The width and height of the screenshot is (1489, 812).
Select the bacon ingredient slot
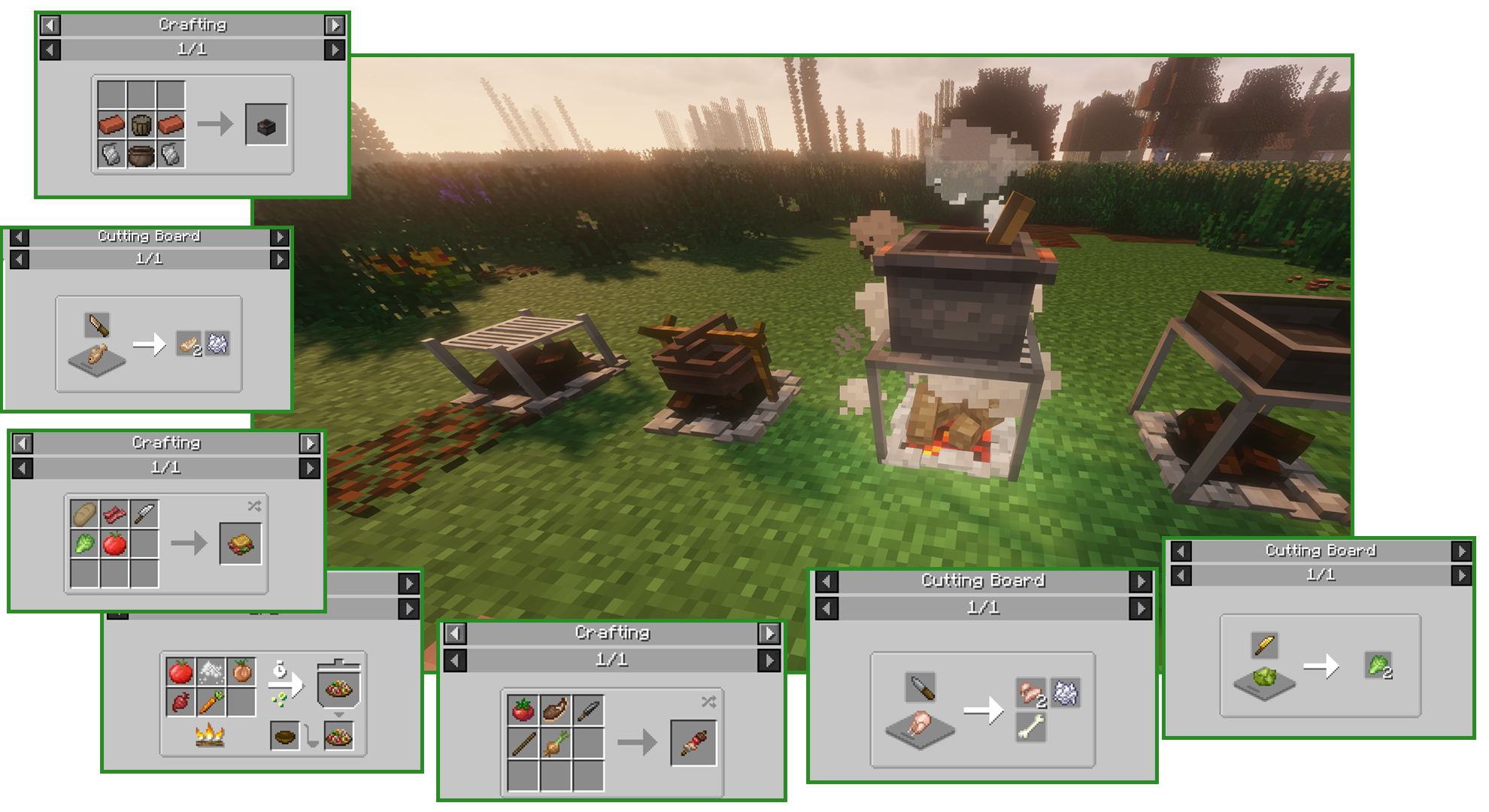pyautogui.click(x=114, y=514)
